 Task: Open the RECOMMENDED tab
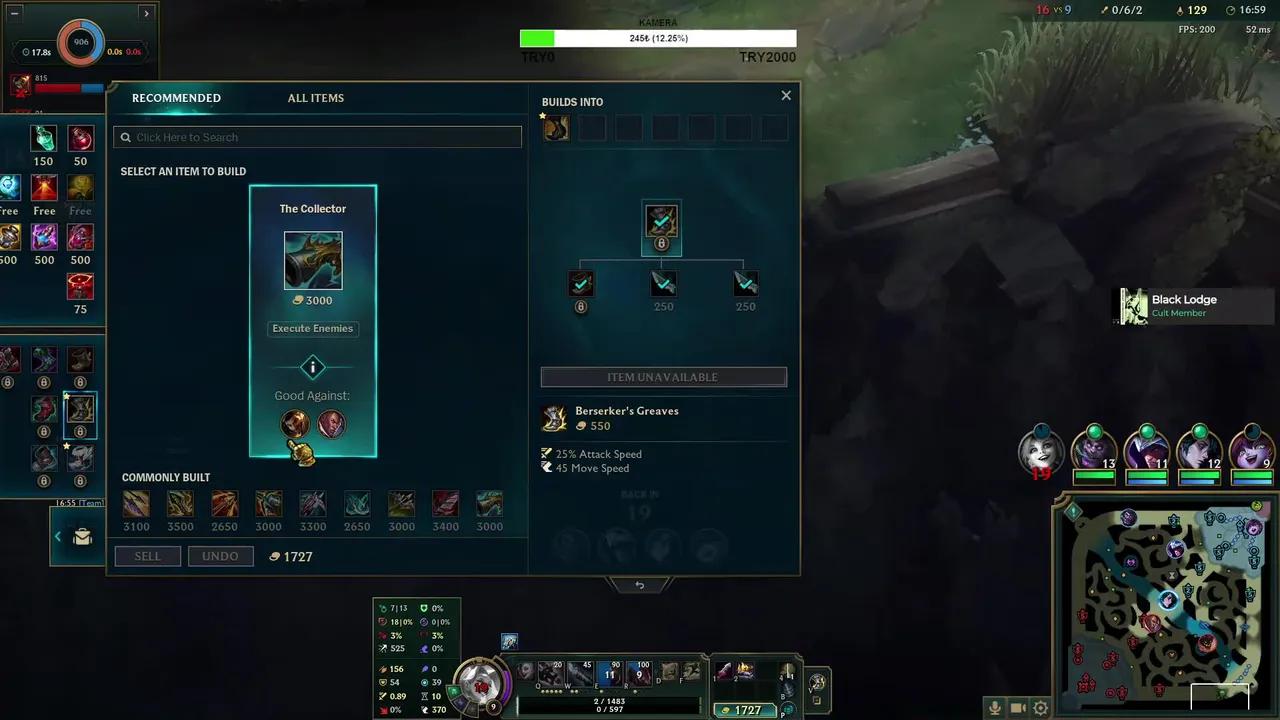click(176, 97)
